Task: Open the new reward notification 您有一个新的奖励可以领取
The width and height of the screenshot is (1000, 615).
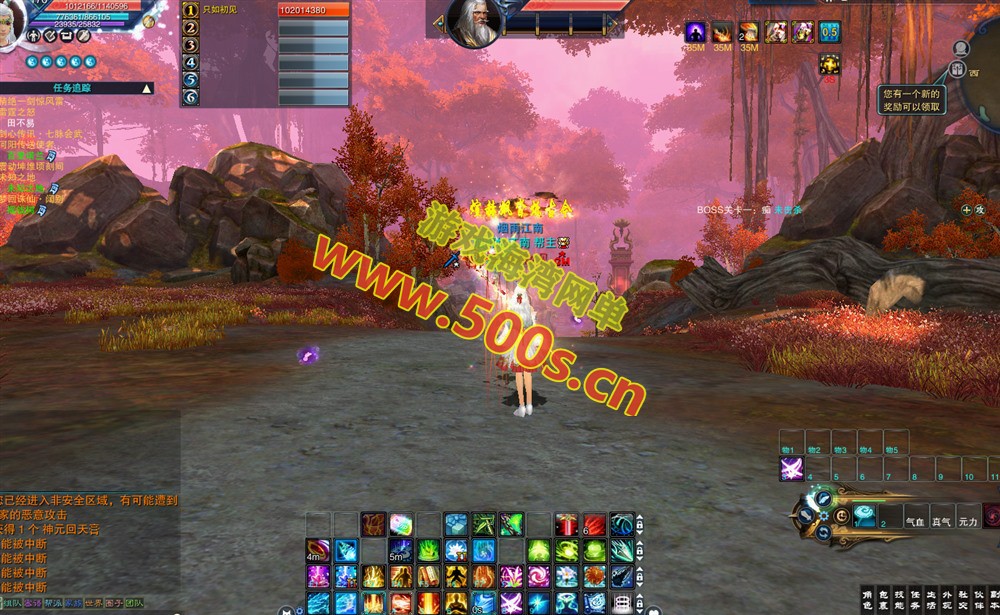Action: (x=911, y=99)
